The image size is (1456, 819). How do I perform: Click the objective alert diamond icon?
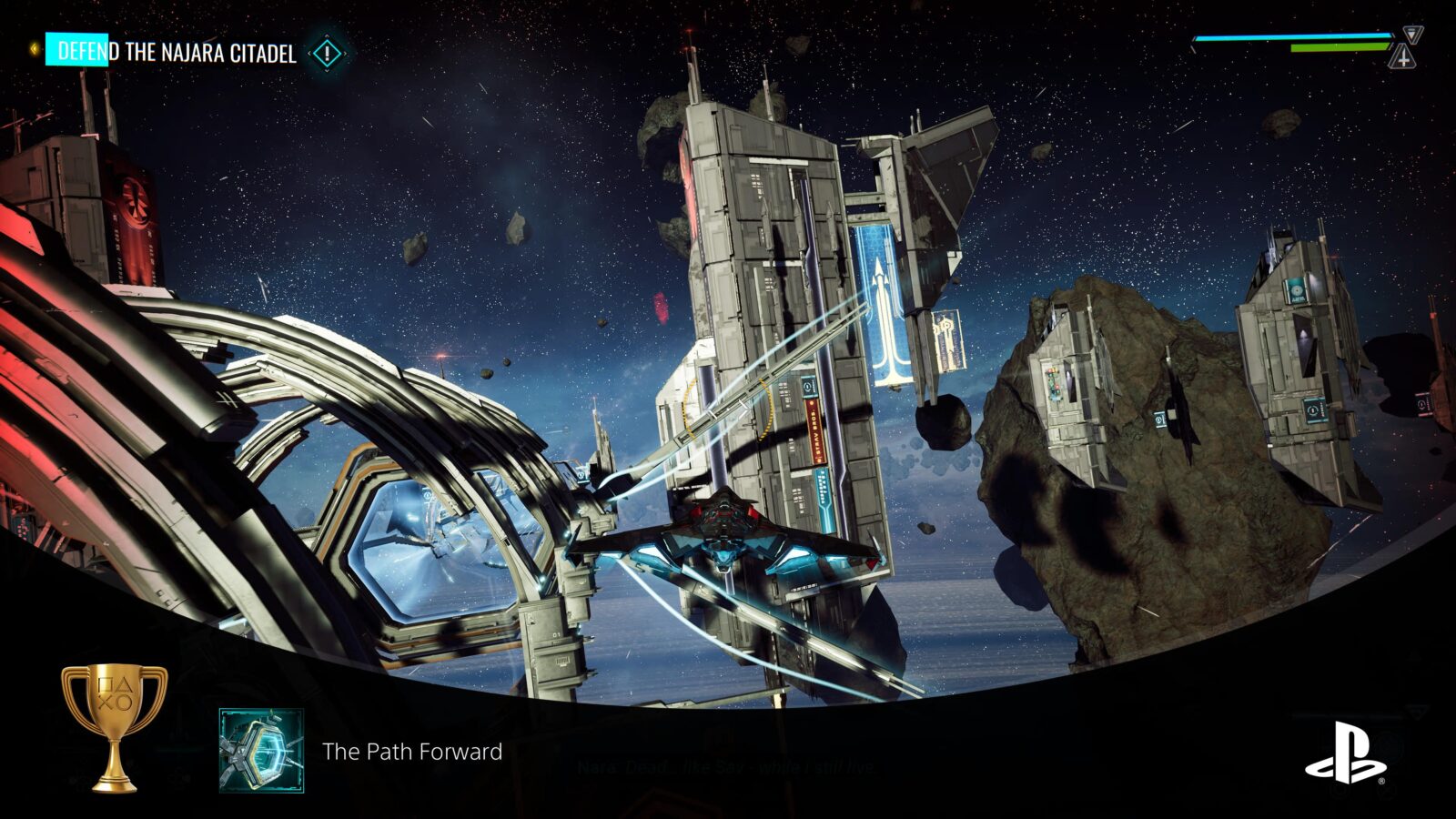[x=327, y=54]
